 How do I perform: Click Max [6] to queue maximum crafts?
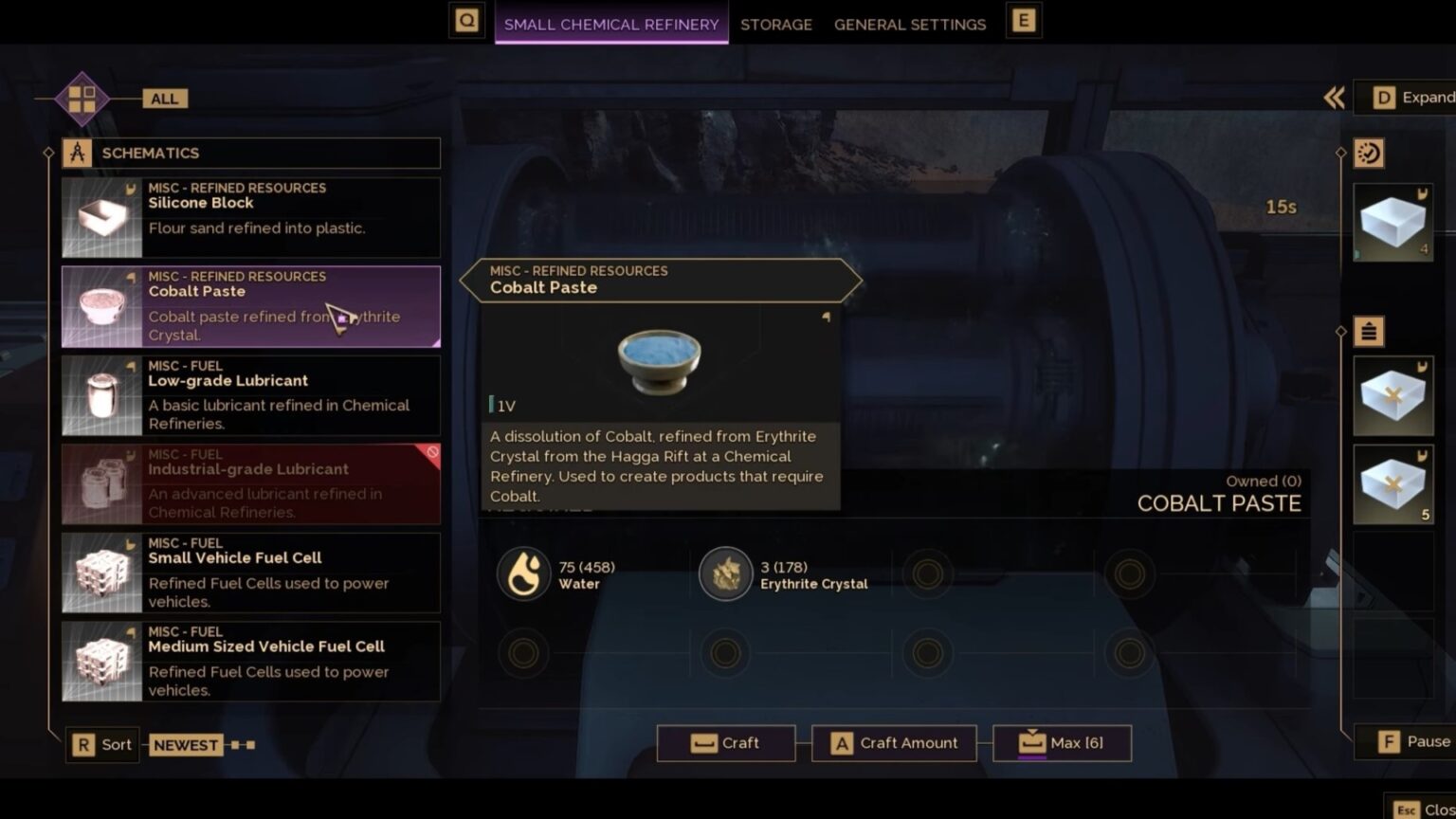tap(1062, 743)
